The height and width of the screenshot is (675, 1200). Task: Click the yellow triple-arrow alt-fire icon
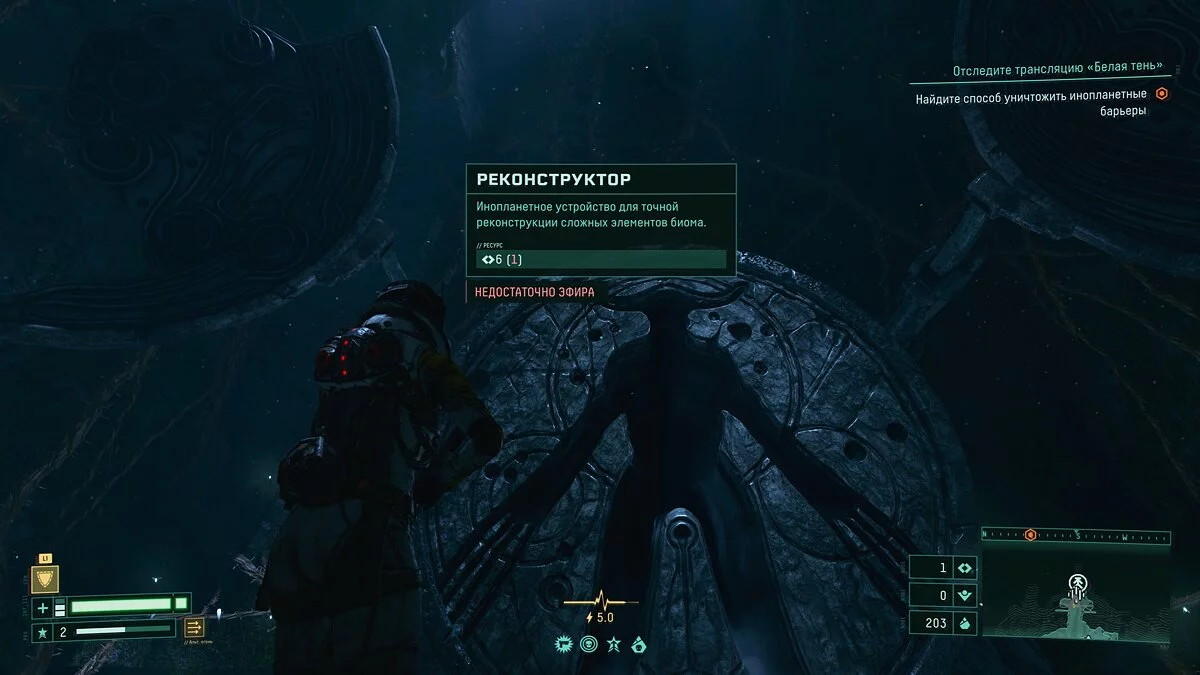coord(194,627)
